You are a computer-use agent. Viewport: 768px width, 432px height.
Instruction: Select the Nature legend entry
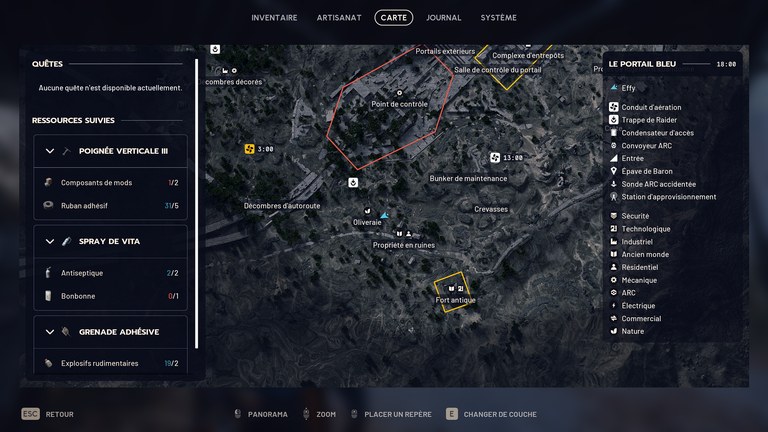(632, 331)
